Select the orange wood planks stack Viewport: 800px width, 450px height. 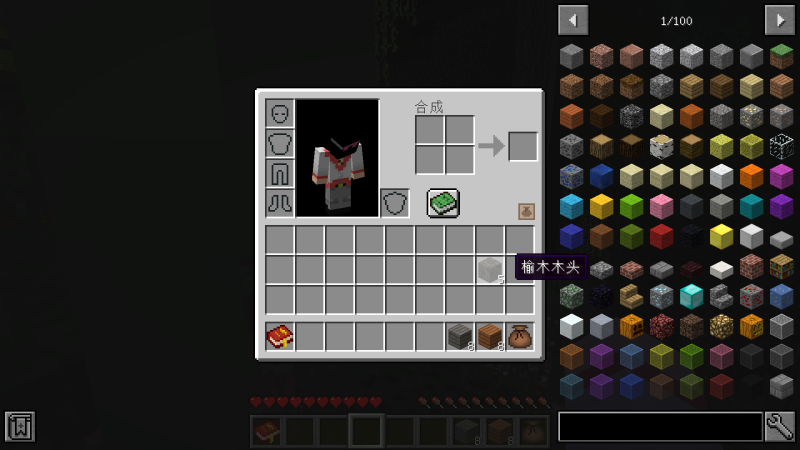490,337
